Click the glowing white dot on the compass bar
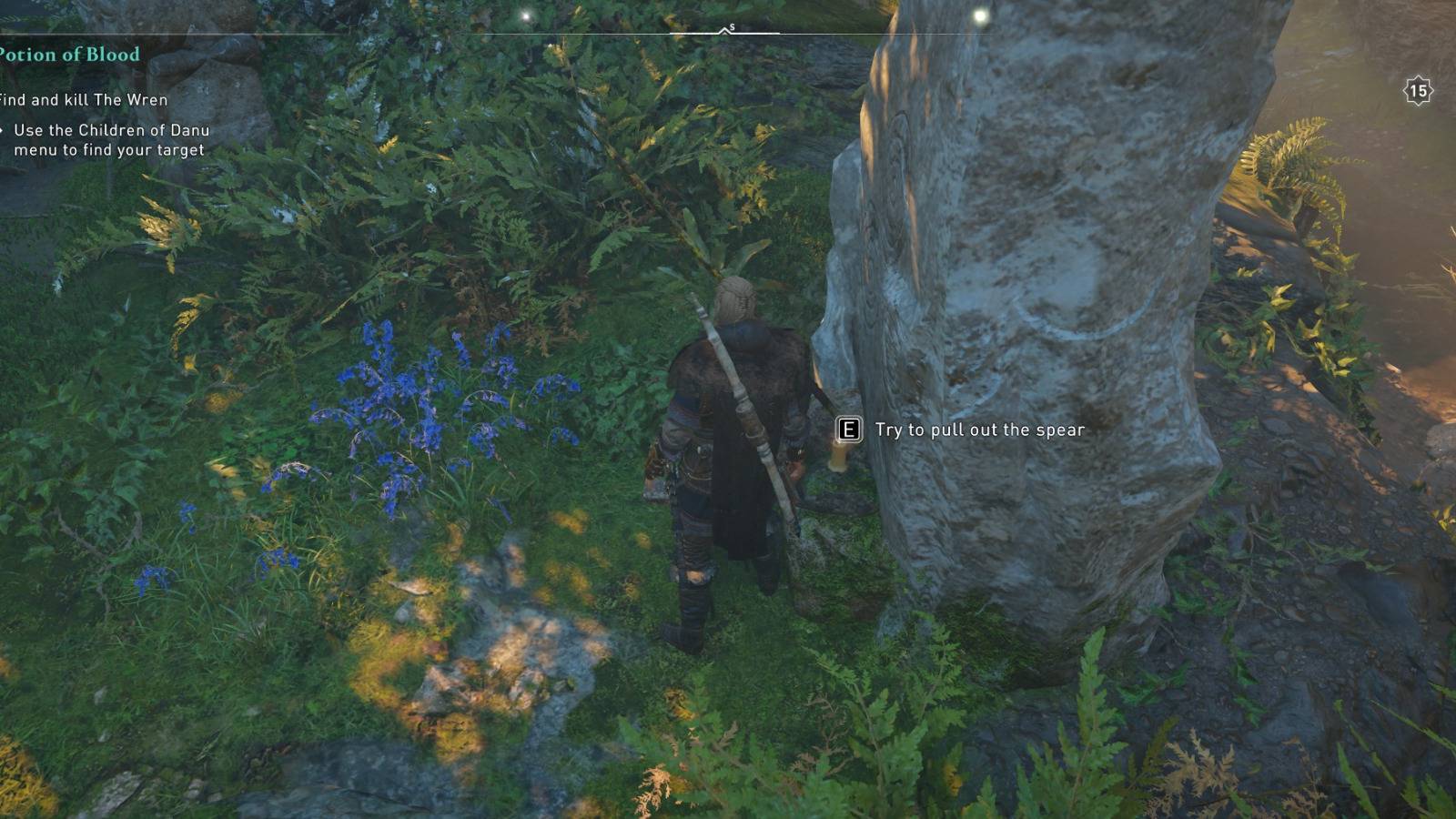The width and height of the screenshot is (1456, 819). click(526, 15)
